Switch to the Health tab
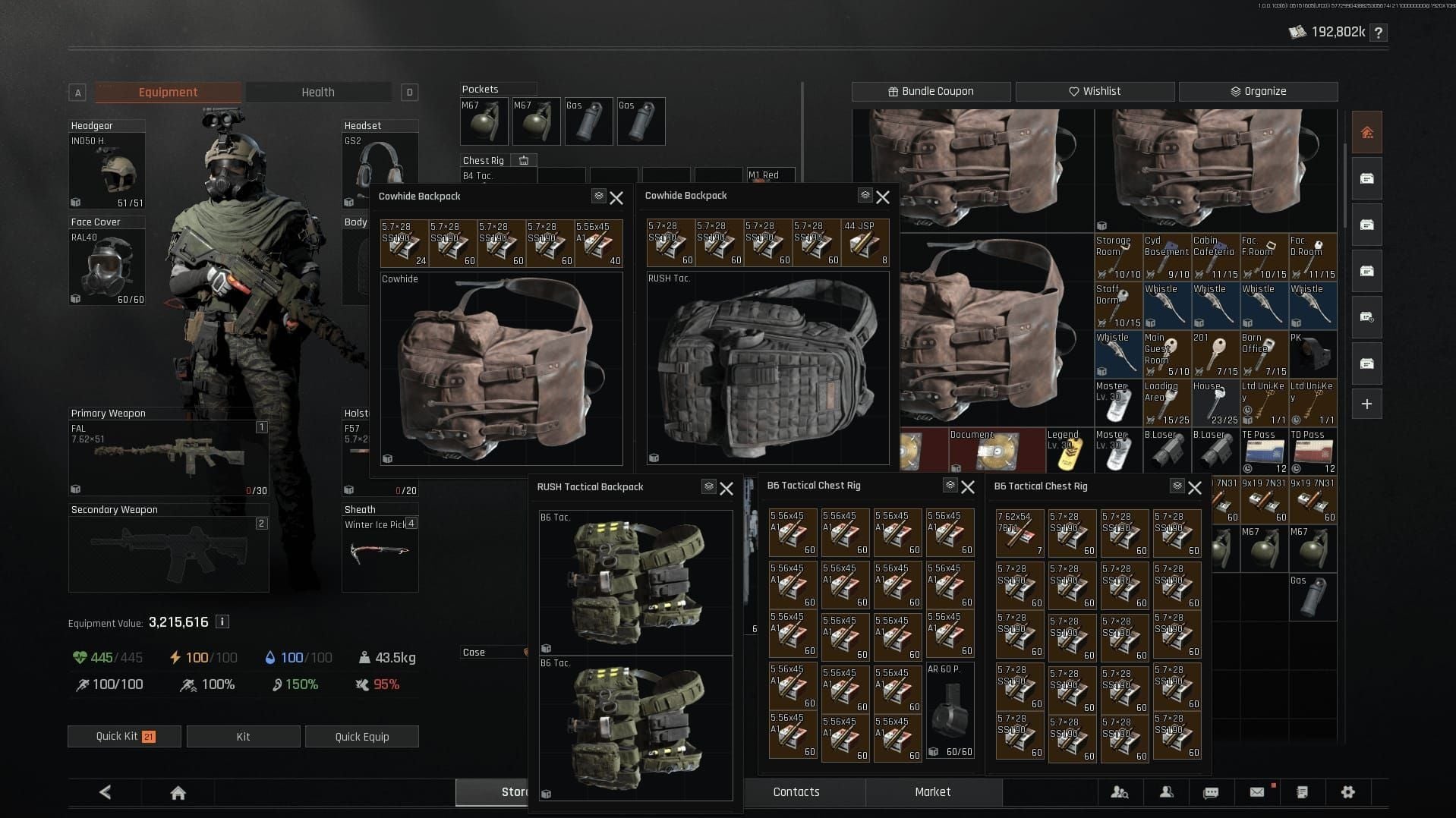This screenshot has width=1456, height=818. (318, 92)
